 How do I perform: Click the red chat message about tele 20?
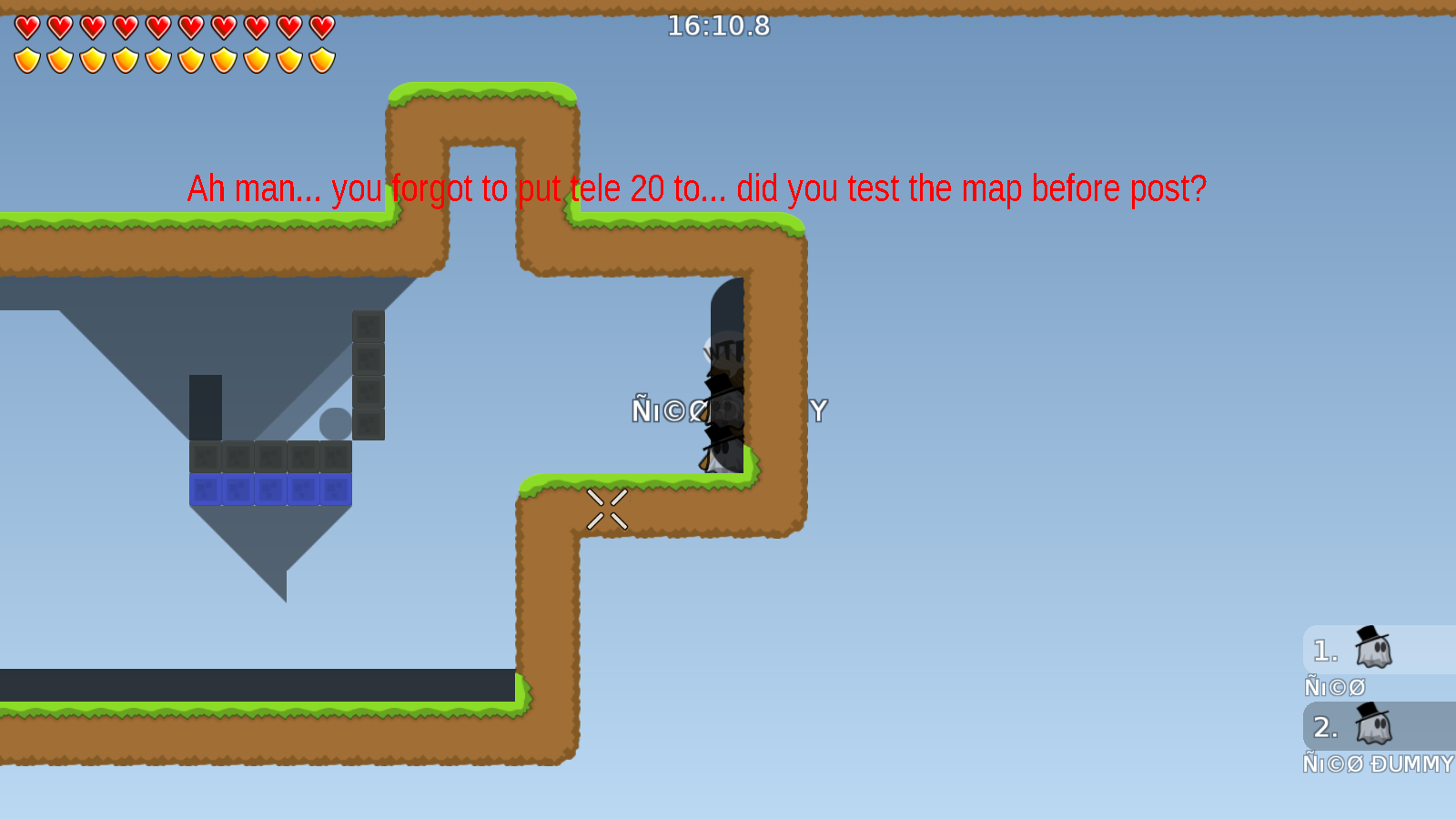coord(698,189)
